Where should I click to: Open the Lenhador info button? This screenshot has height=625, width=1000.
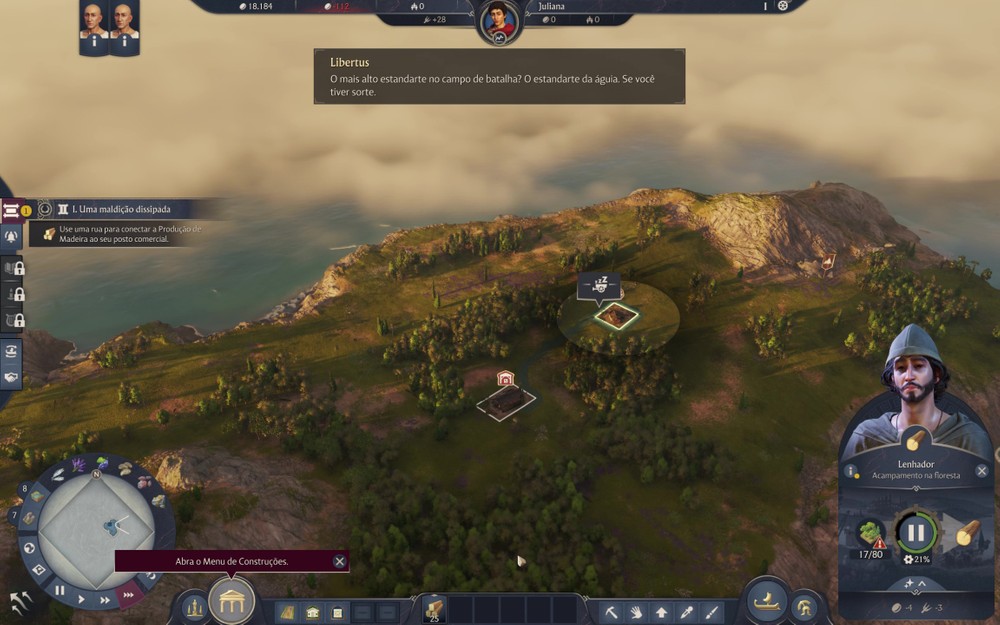click(850, 471)
